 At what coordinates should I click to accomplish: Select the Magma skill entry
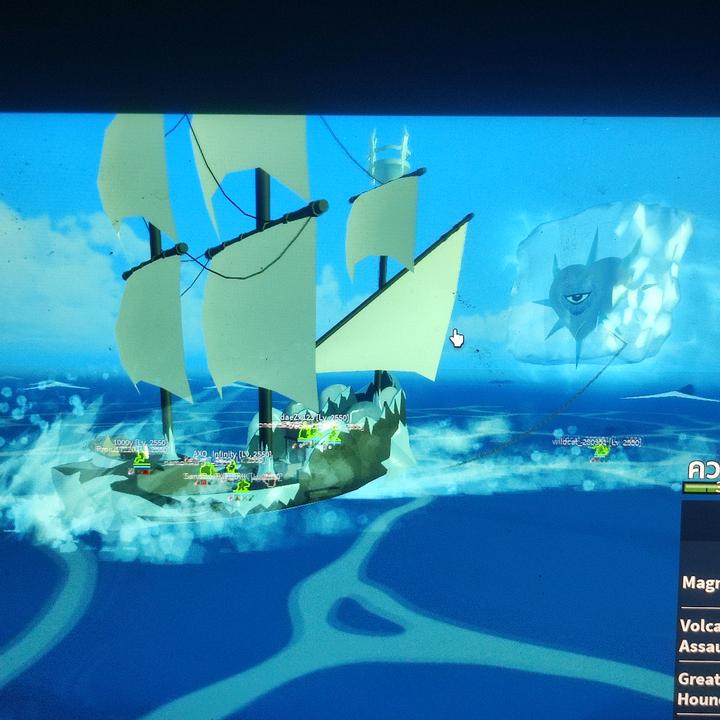702,582
